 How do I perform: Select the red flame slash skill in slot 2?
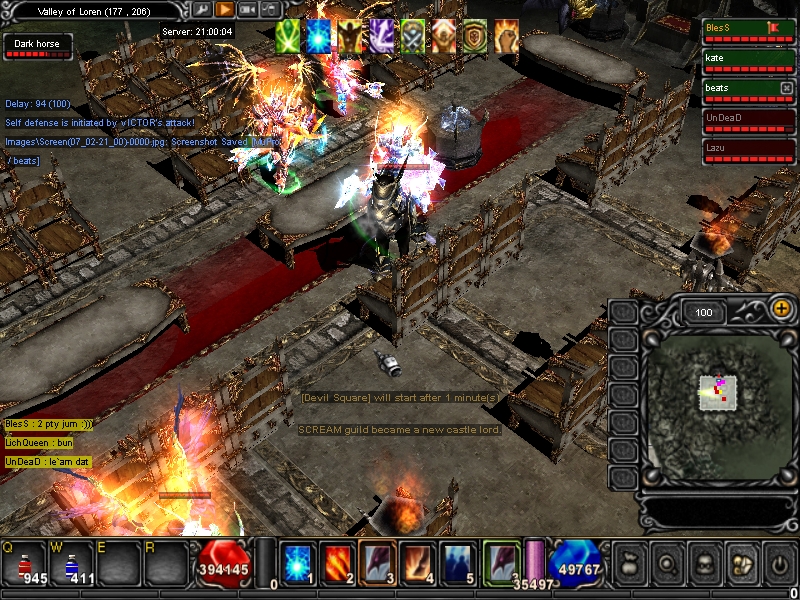[x=337, y=562]
